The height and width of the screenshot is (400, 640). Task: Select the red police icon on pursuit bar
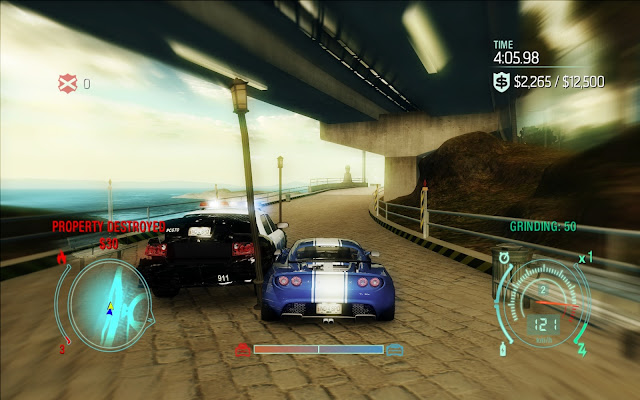tap(242, 349)
